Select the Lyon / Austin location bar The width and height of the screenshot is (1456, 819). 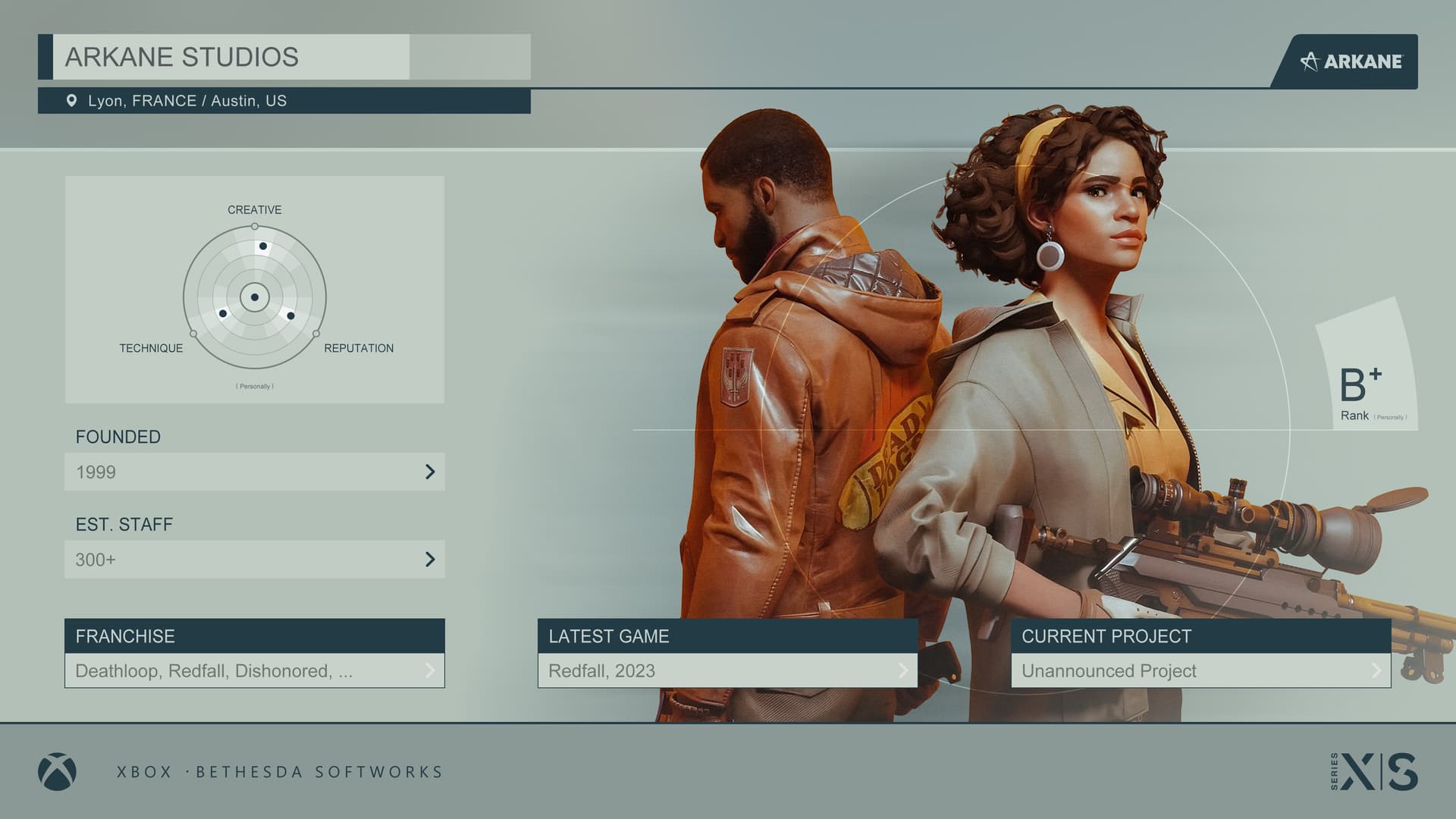pyautogui.click(x=284, y=101)
